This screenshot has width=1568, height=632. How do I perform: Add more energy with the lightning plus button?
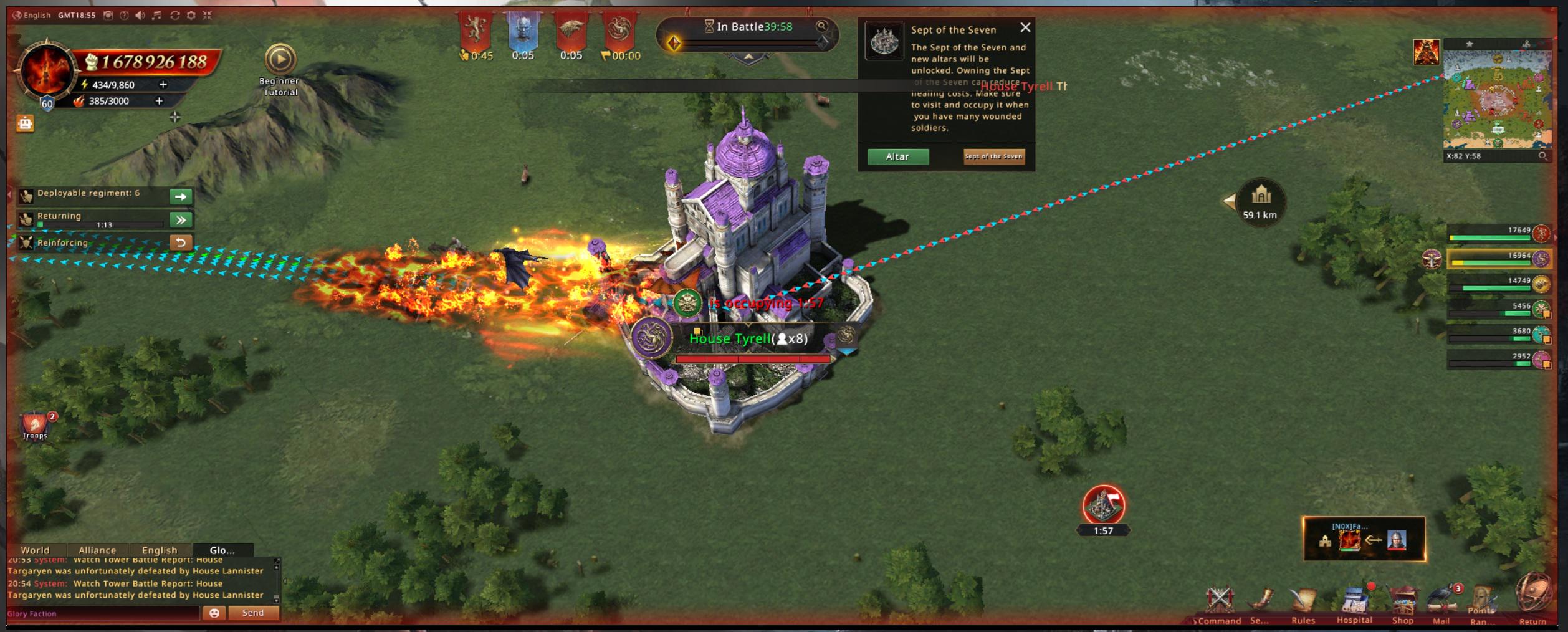[x=163, y=84]
